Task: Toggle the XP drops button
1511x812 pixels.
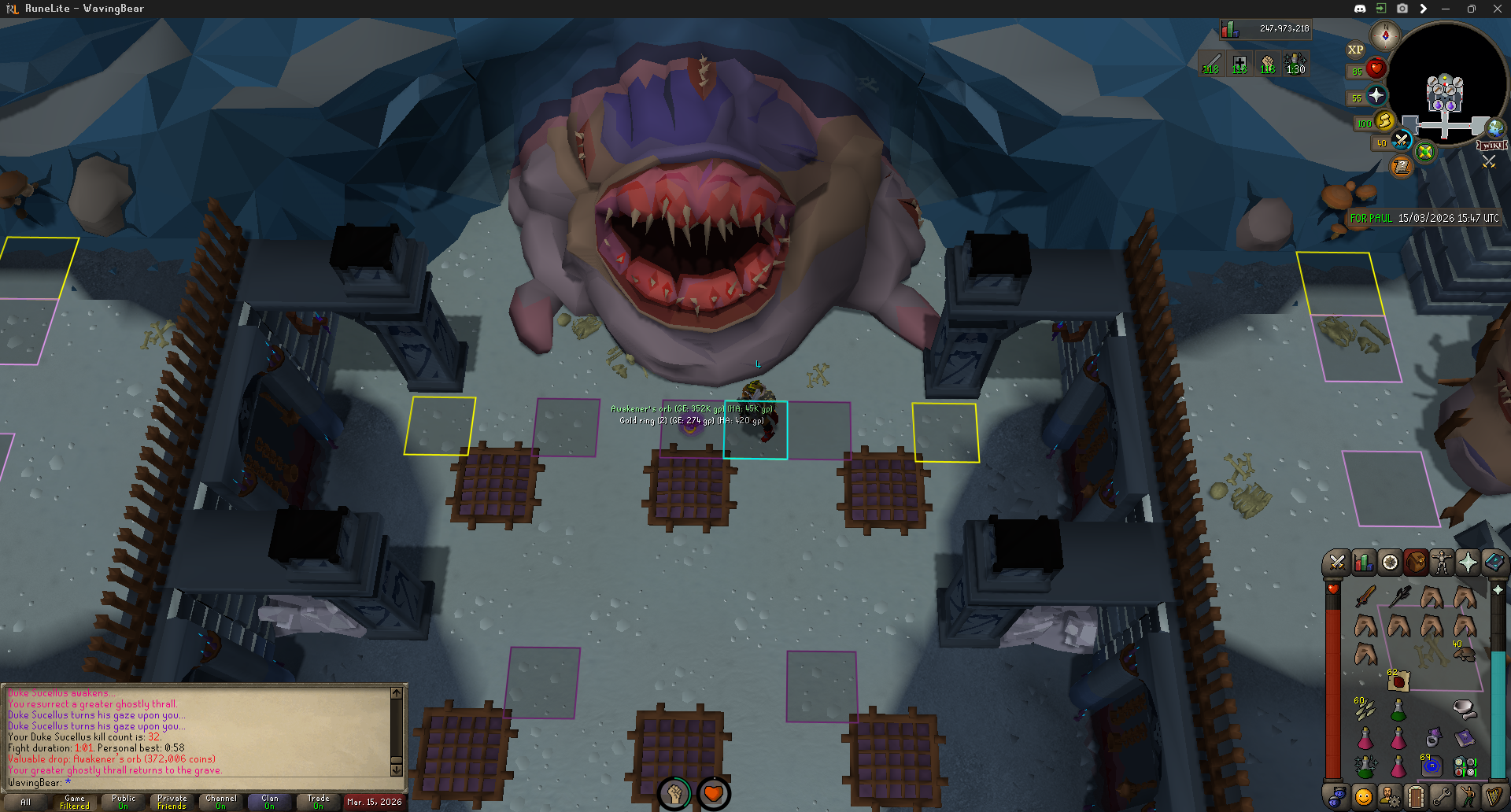Action: [x=1355, y=50]
